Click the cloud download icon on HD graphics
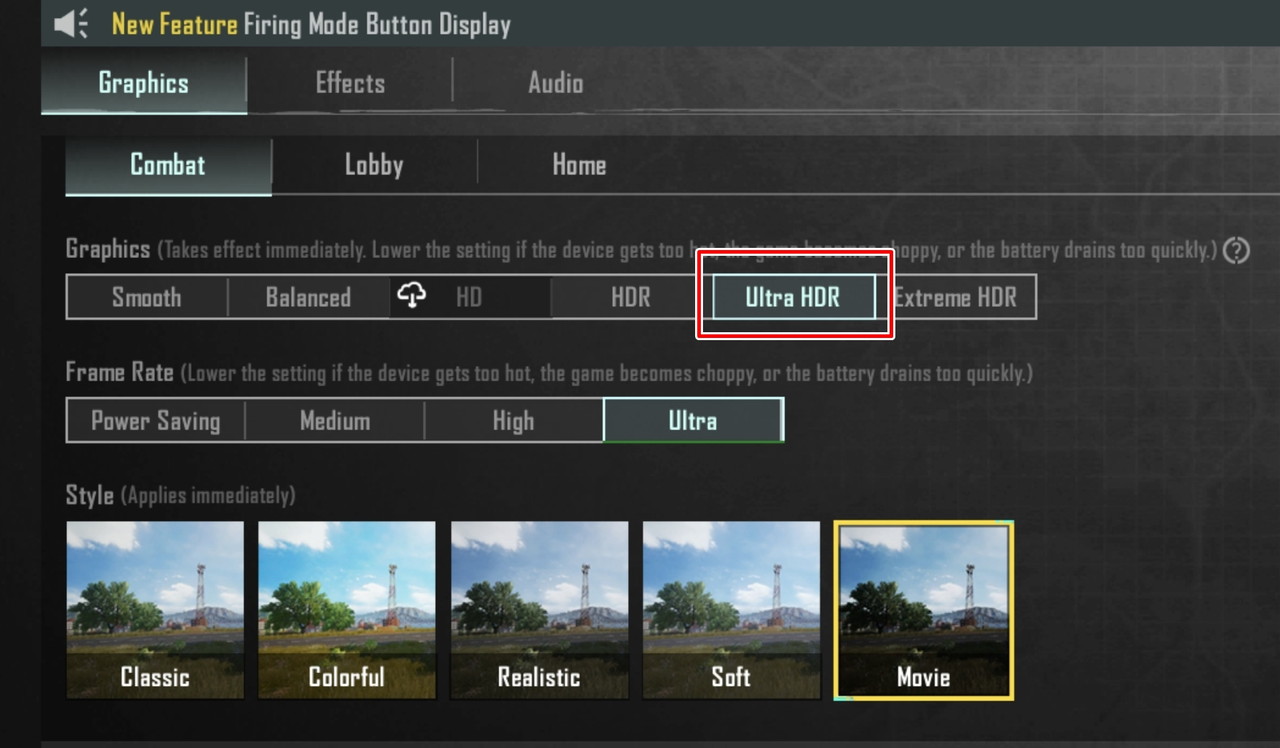Viewport: 1280px width, 748px height. tap(413, 296)
